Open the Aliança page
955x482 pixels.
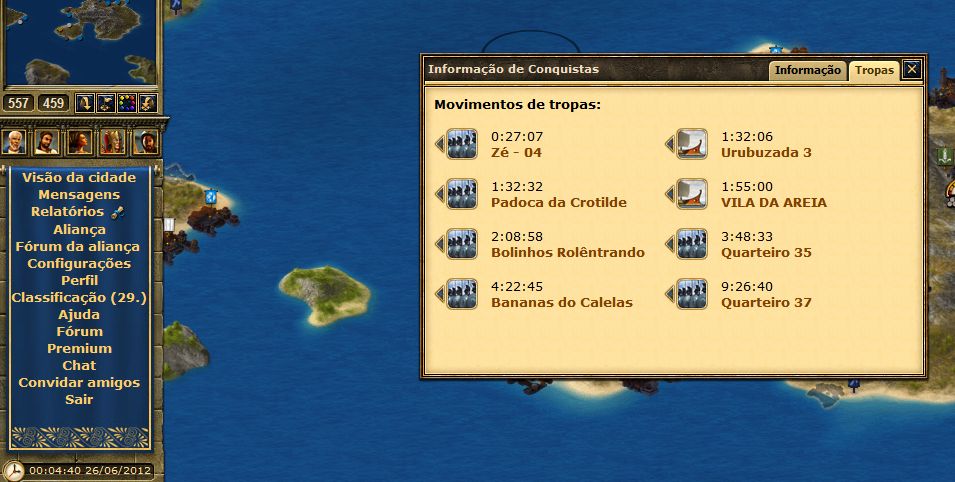pos(79,229)
